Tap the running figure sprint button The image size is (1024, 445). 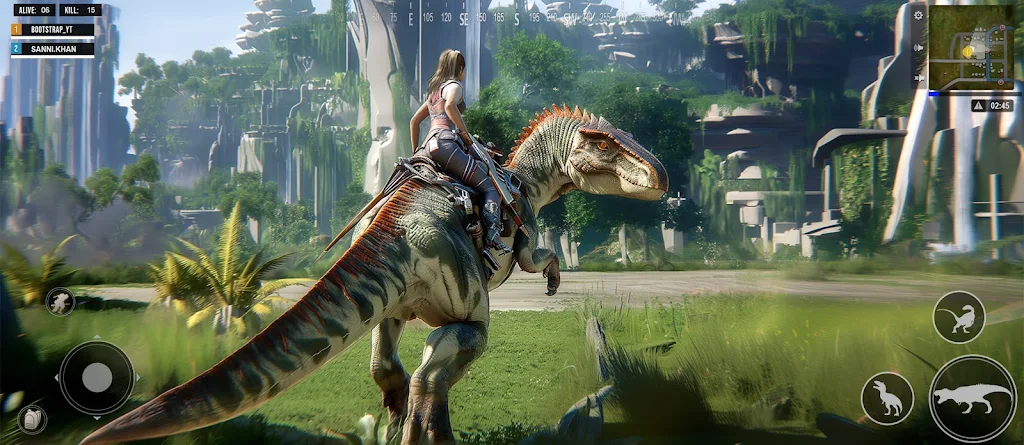[x=60, y=301]
